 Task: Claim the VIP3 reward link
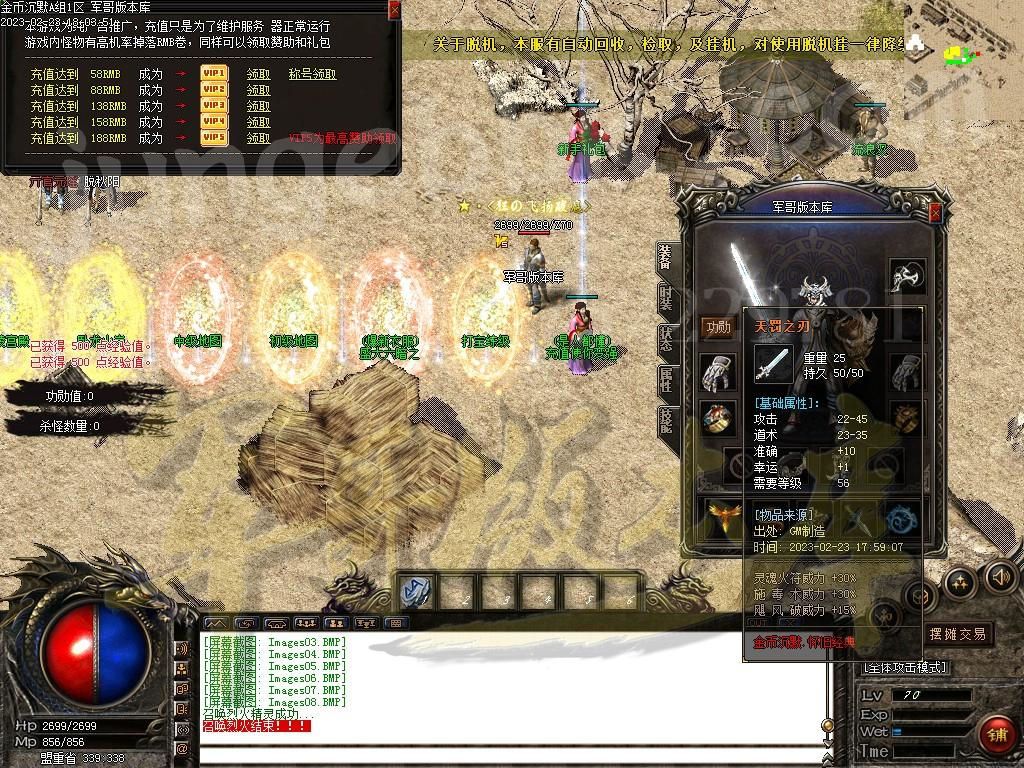click(x=258, y=106)
